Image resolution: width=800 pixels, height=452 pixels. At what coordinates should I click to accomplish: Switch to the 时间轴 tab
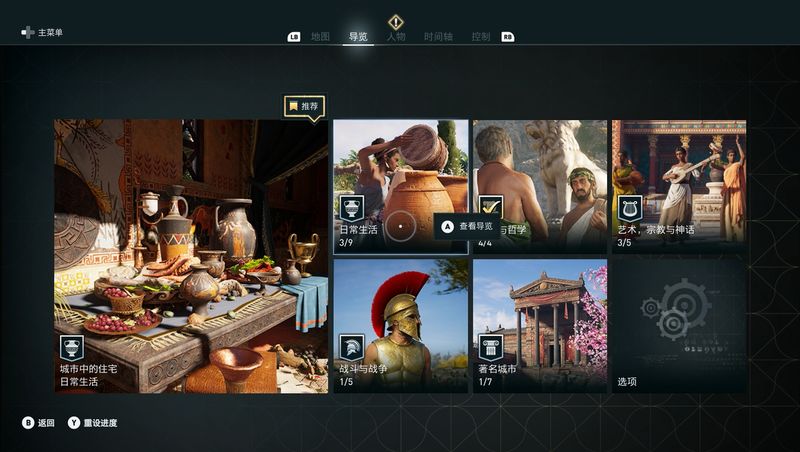click(x=438, y=37)
